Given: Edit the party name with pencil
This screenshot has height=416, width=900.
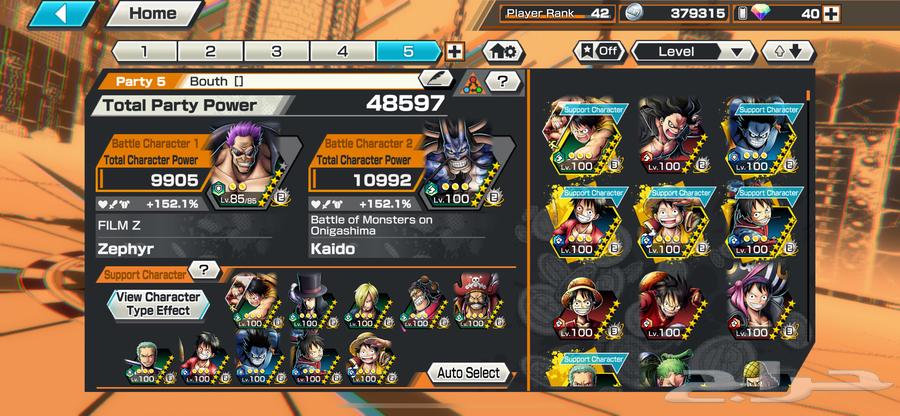Looking at the screenshot, I should click(436, 79).
